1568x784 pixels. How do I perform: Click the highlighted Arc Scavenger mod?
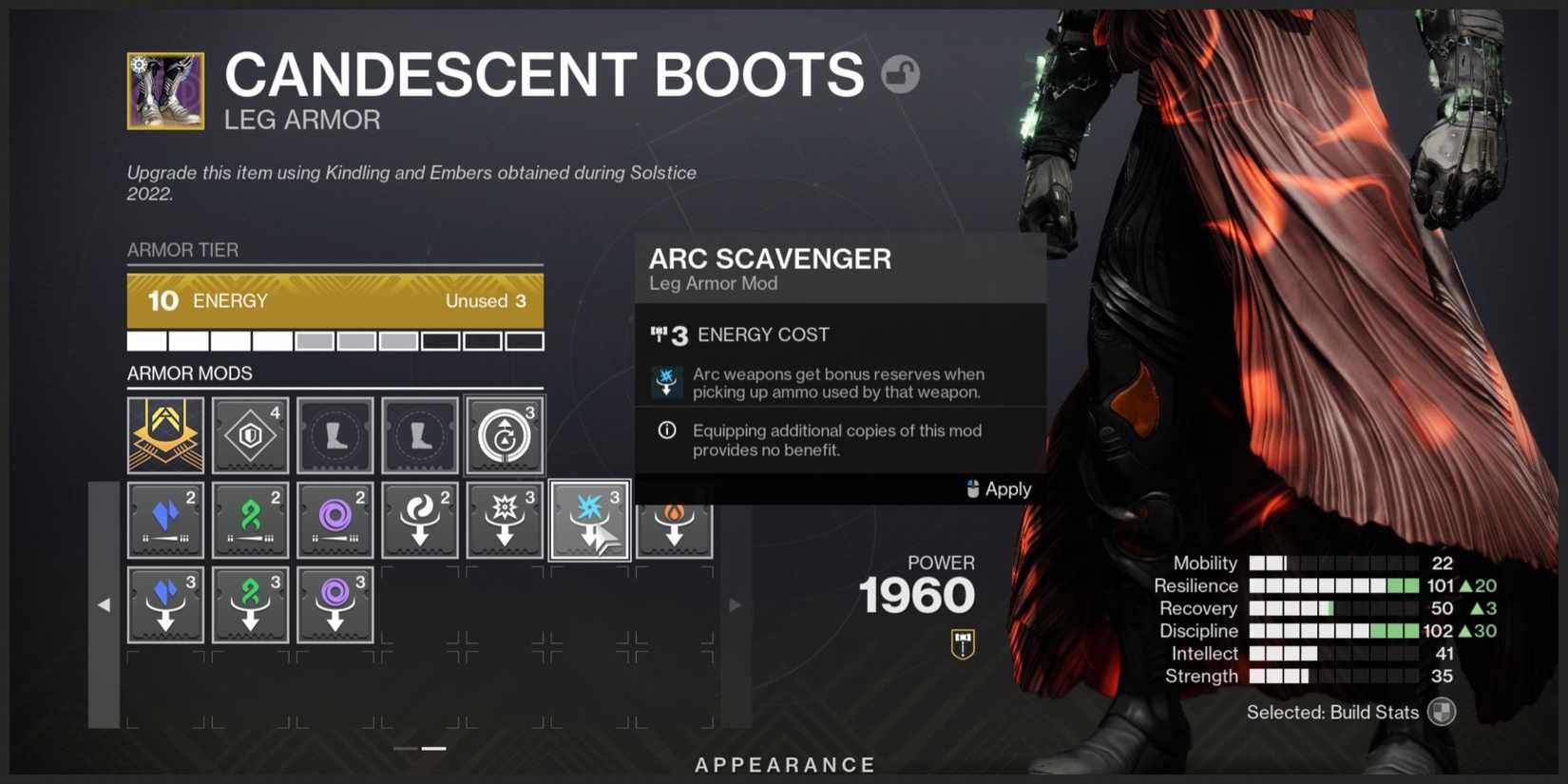point(589,519)
